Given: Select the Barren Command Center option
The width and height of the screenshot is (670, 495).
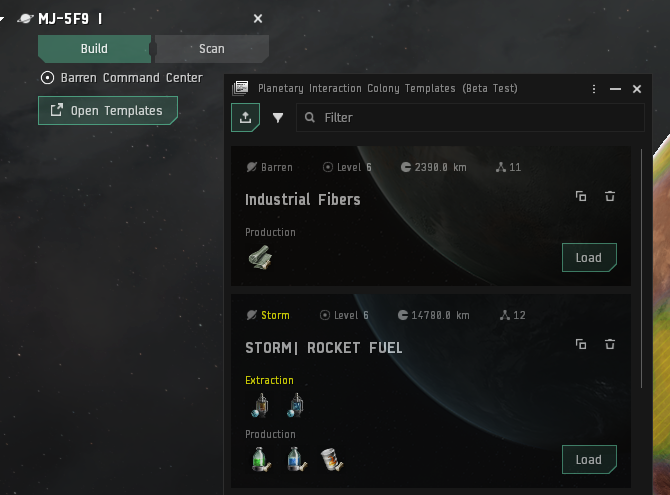Looking at the screenshot, I should coord(121,77).
